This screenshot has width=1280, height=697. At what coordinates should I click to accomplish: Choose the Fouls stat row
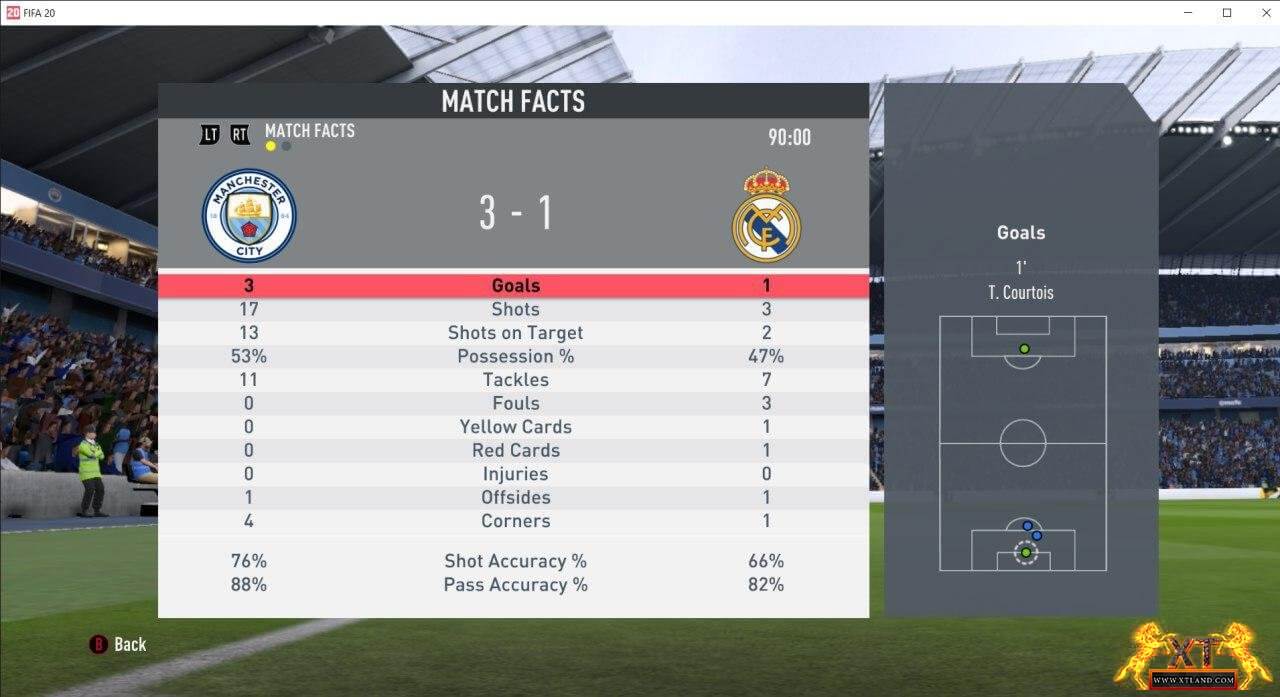coord(514,404)
